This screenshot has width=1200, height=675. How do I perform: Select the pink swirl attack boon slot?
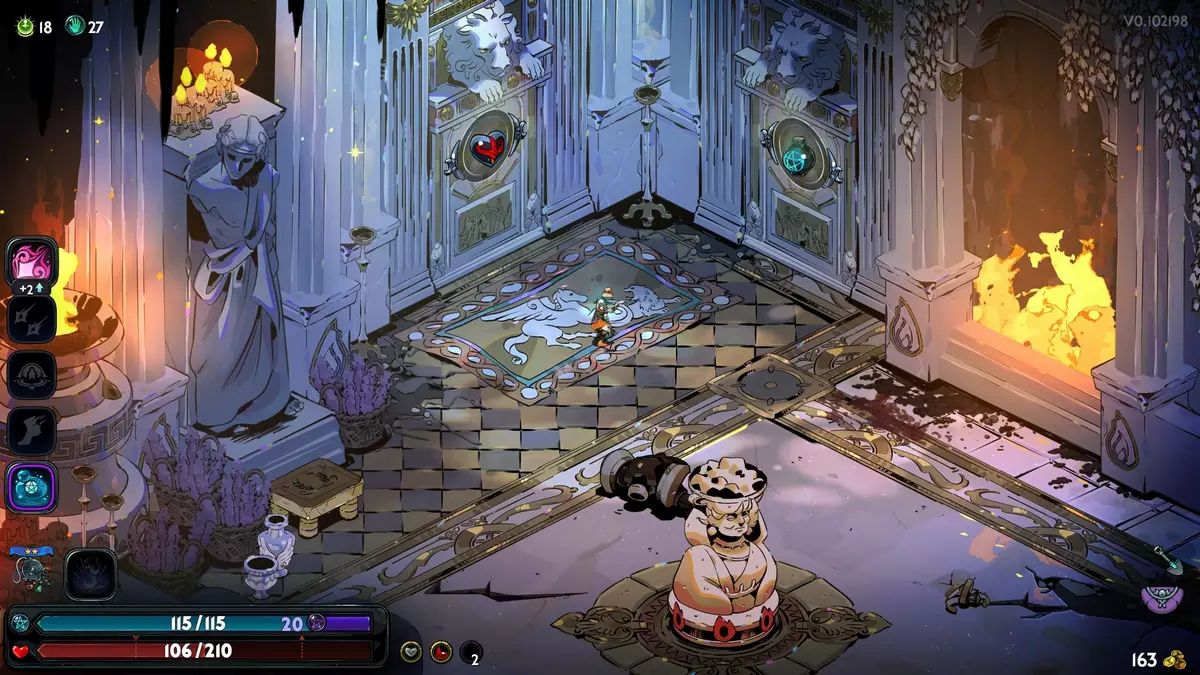(x=32, y=264)
